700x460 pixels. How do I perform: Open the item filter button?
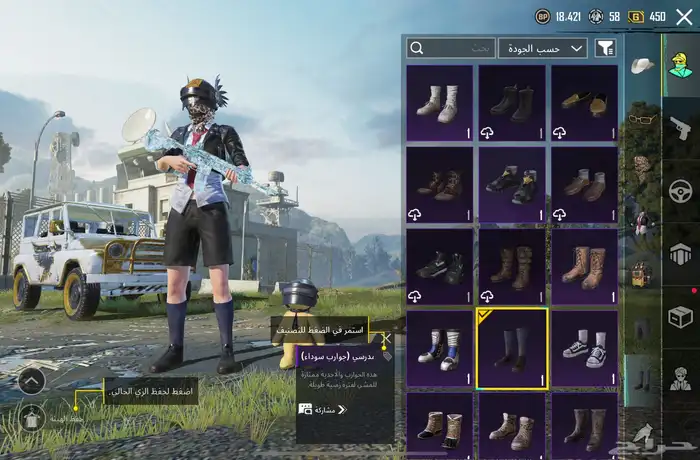(605, 48)
